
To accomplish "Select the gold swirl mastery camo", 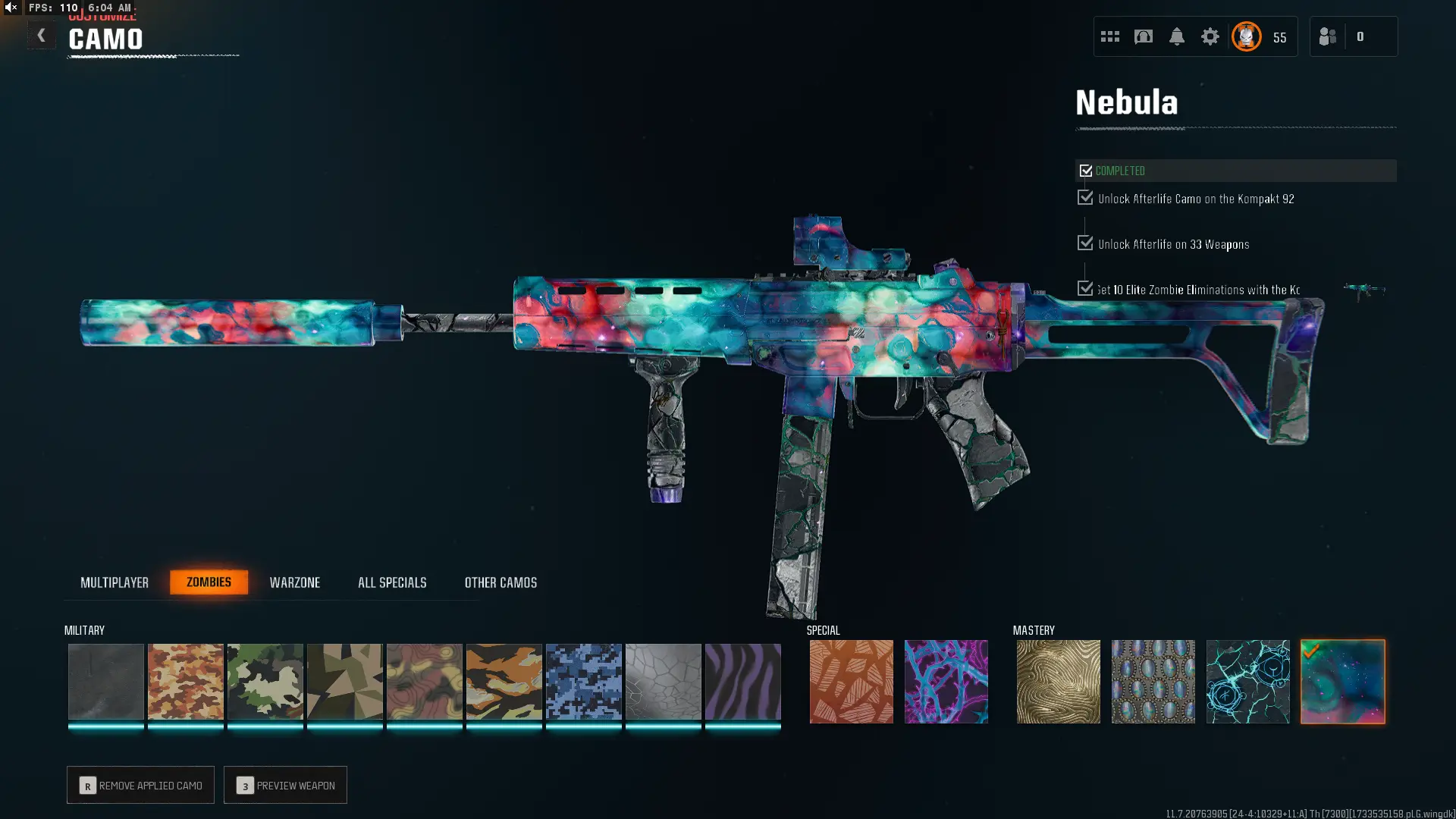I will pos(1058,681).
